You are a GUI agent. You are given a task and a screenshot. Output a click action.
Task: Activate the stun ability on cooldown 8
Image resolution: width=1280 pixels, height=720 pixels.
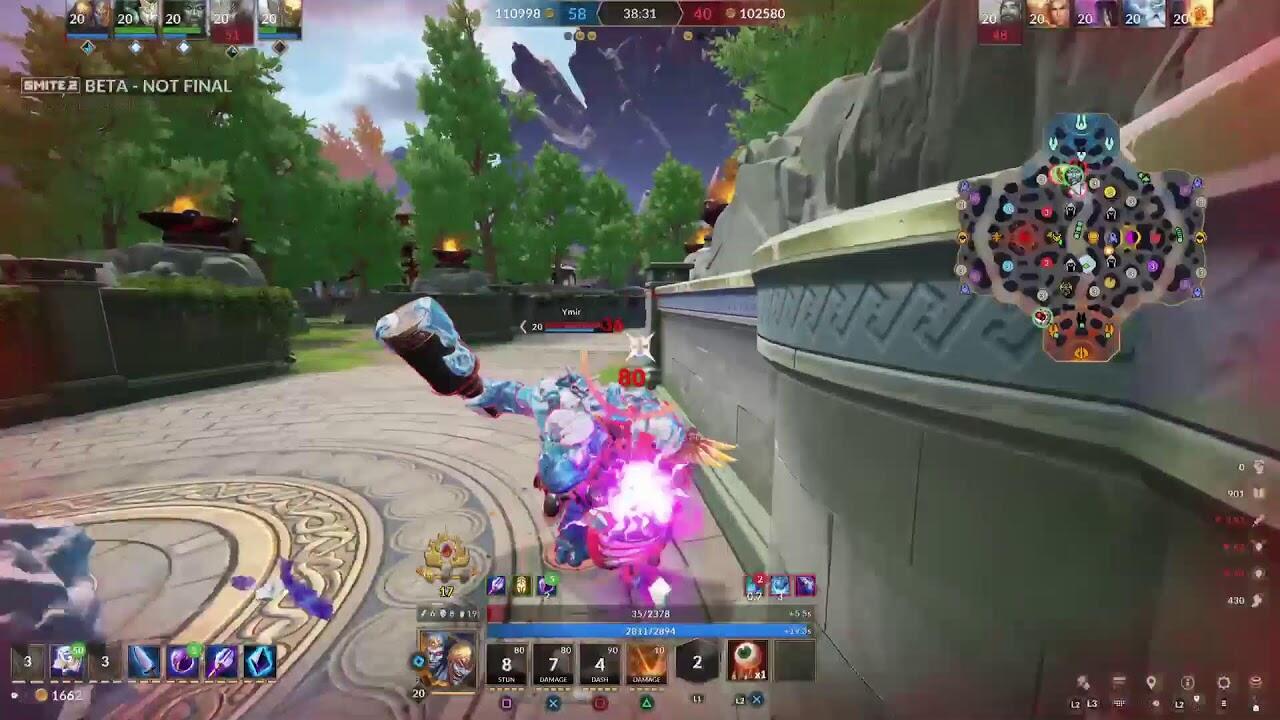point(506,663)
